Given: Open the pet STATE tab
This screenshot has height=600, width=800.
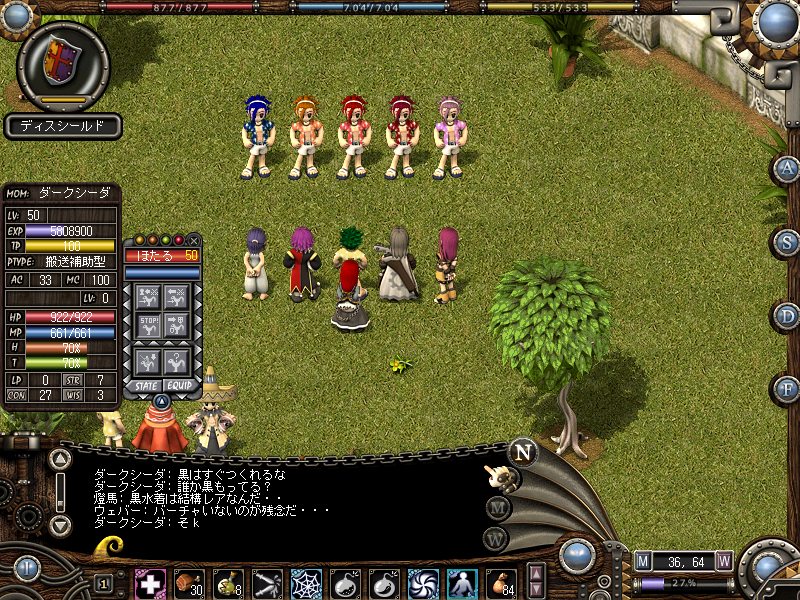Looking at the screenshot, I should [x=143, y=385].
